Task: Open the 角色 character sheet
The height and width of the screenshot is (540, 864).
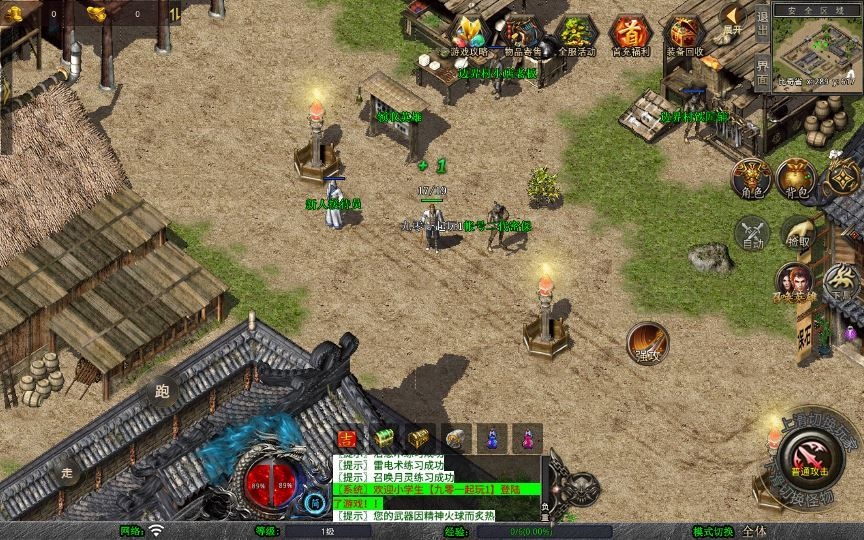Action: (x=753, y=177)
